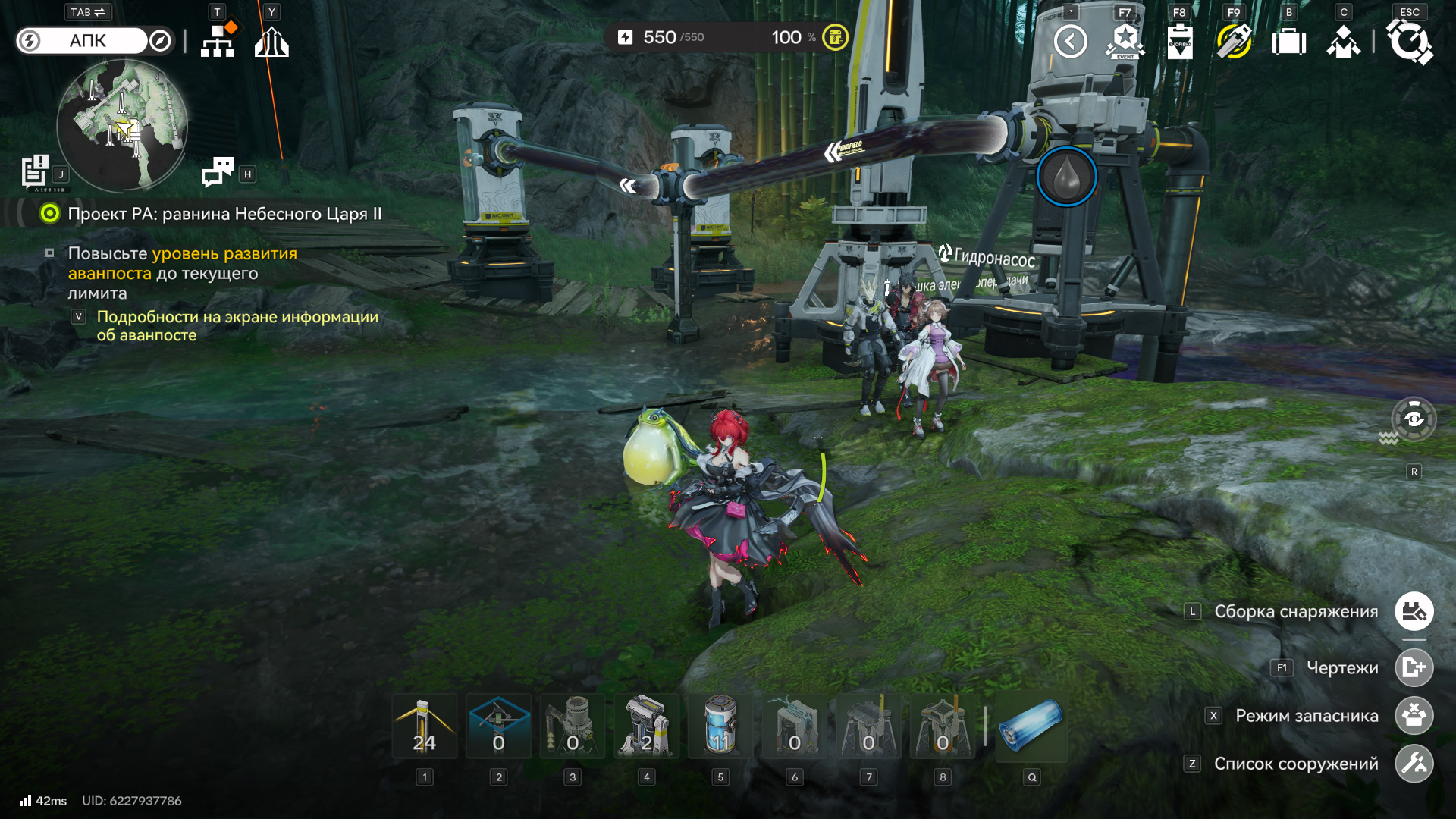
Task: Open the briefcase inventory icon
Action: point(1289,42)
